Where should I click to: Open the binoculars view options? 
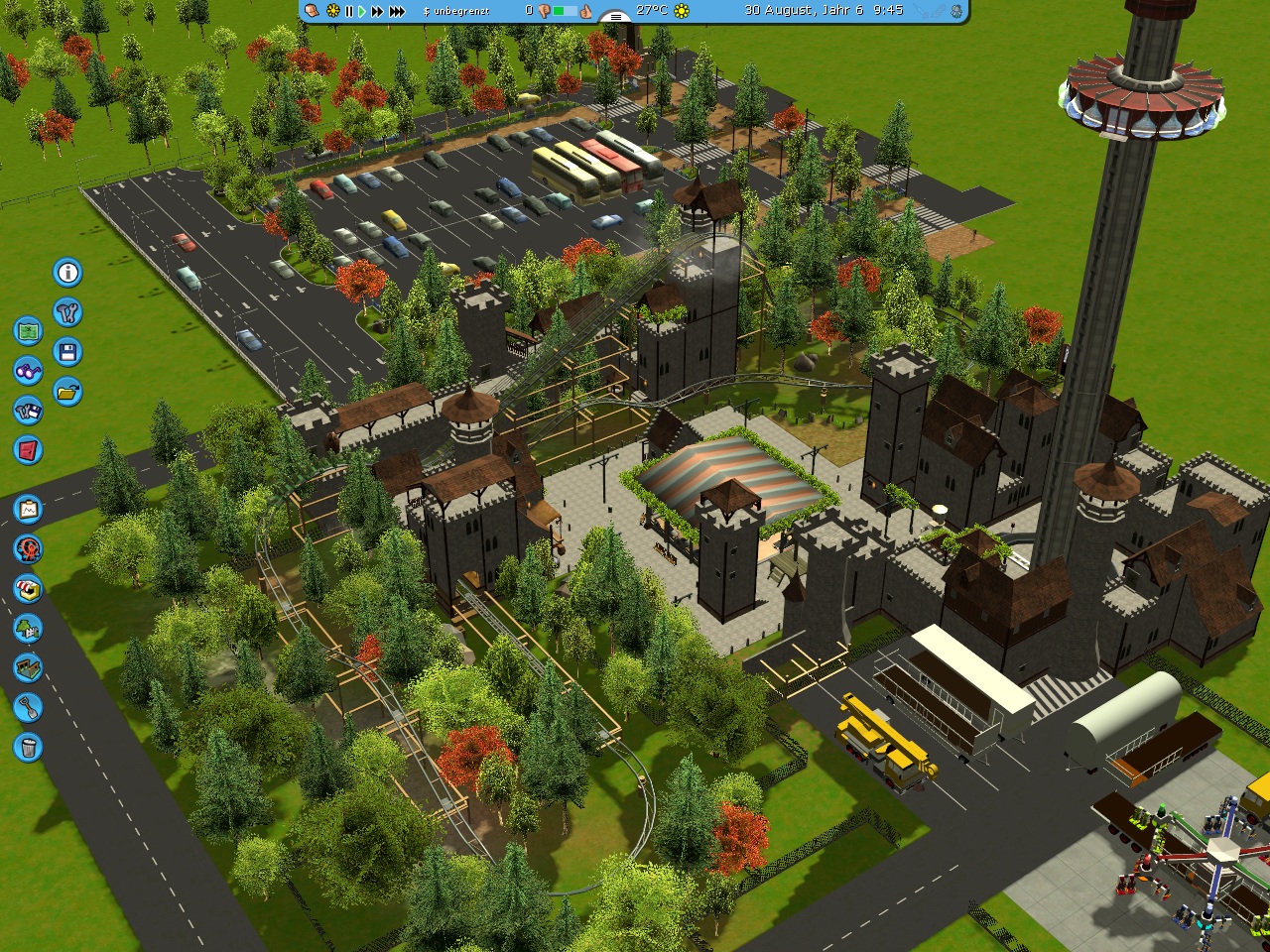click(28, 371)
